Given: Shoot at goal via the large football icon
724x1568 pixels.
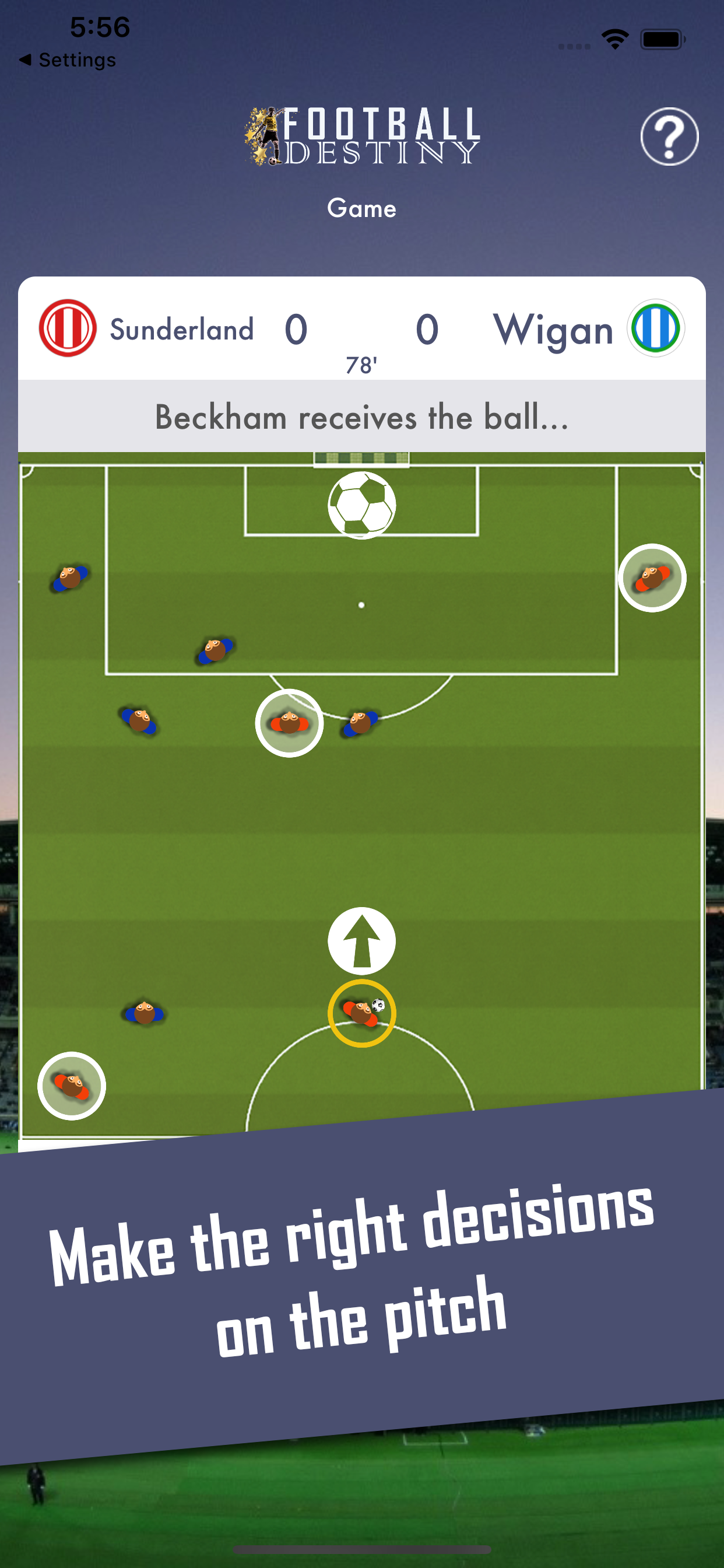Looking at the screenshot, I should (361, 505).
